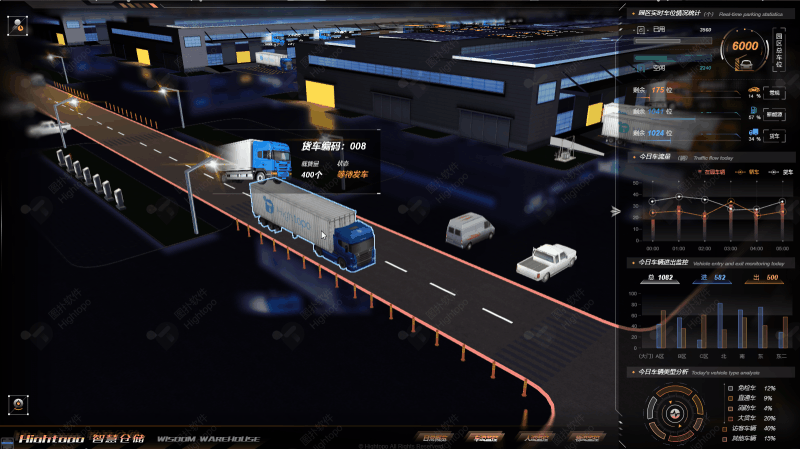Viewport: 800px width, 449px height.
Task: Select the 进 582 entry count tab
Action: tap(714, 277)
